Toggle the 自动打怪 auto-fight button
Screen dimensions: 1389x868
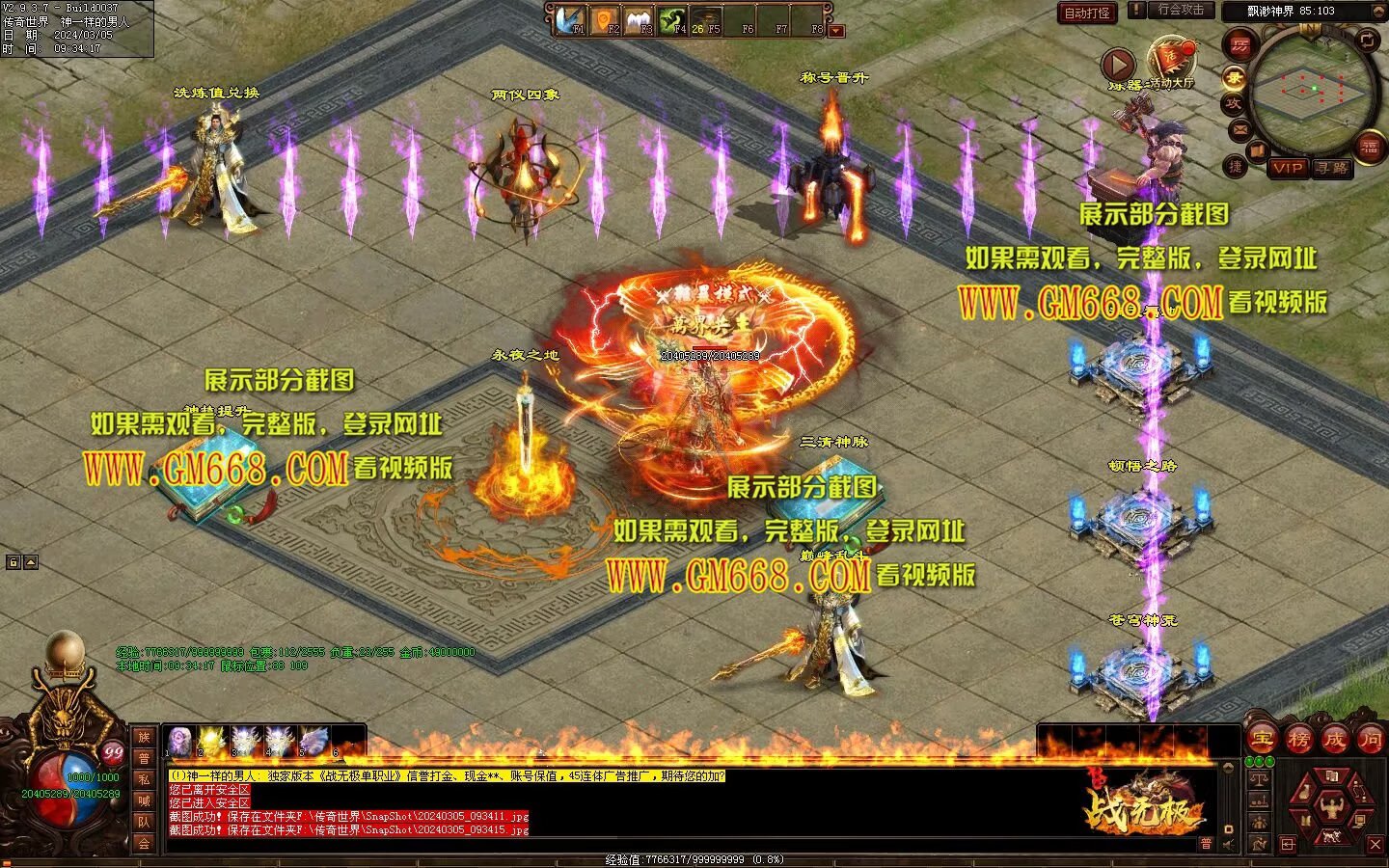coord(1087,13)
